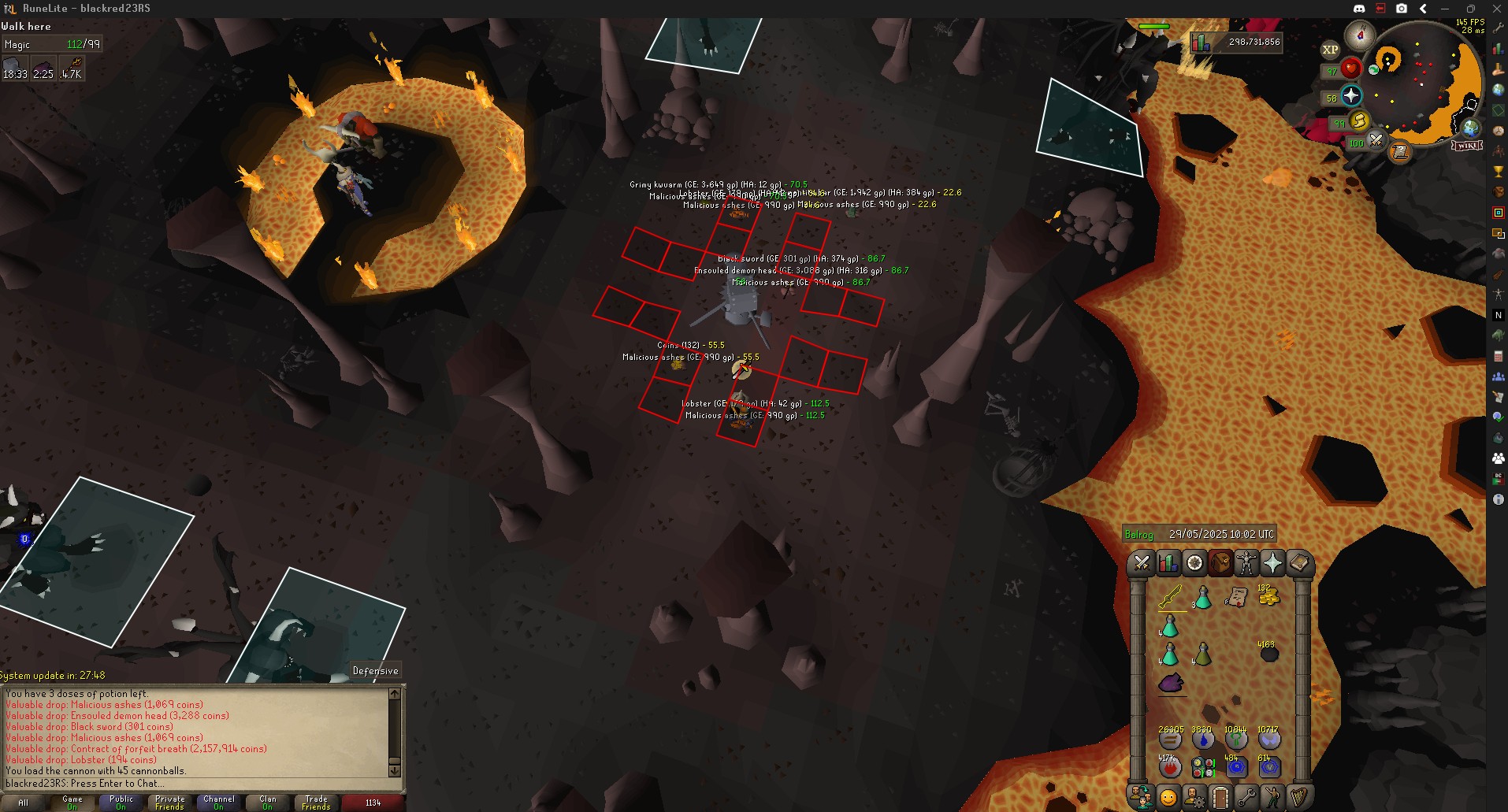This screenshot has width=1508, height=812.
Task: Activate the quick-prayers orb
Action: [1350, 96]
